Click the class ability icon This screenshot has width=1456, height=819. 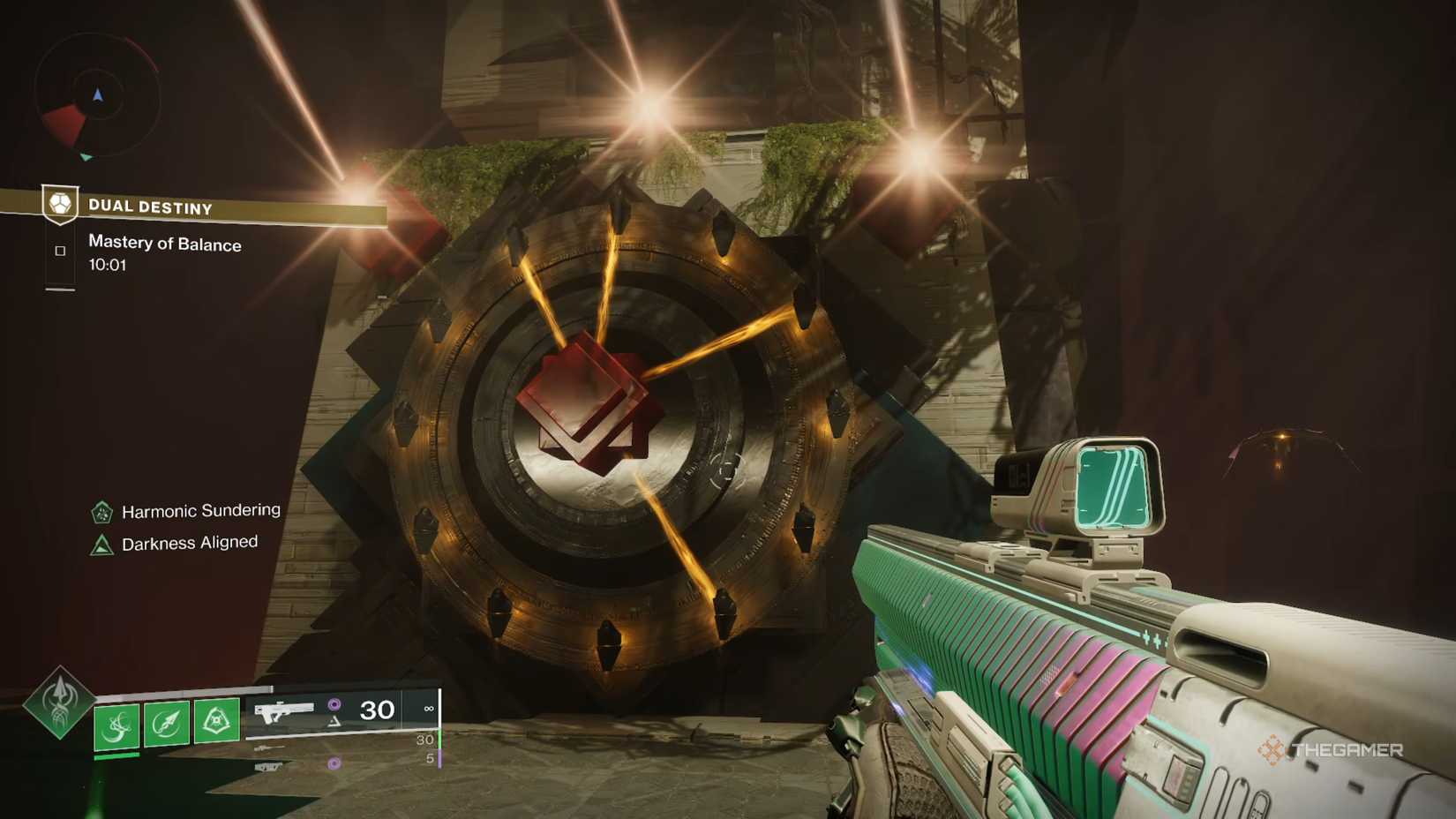pyautogui.click(x=218, y=718)
